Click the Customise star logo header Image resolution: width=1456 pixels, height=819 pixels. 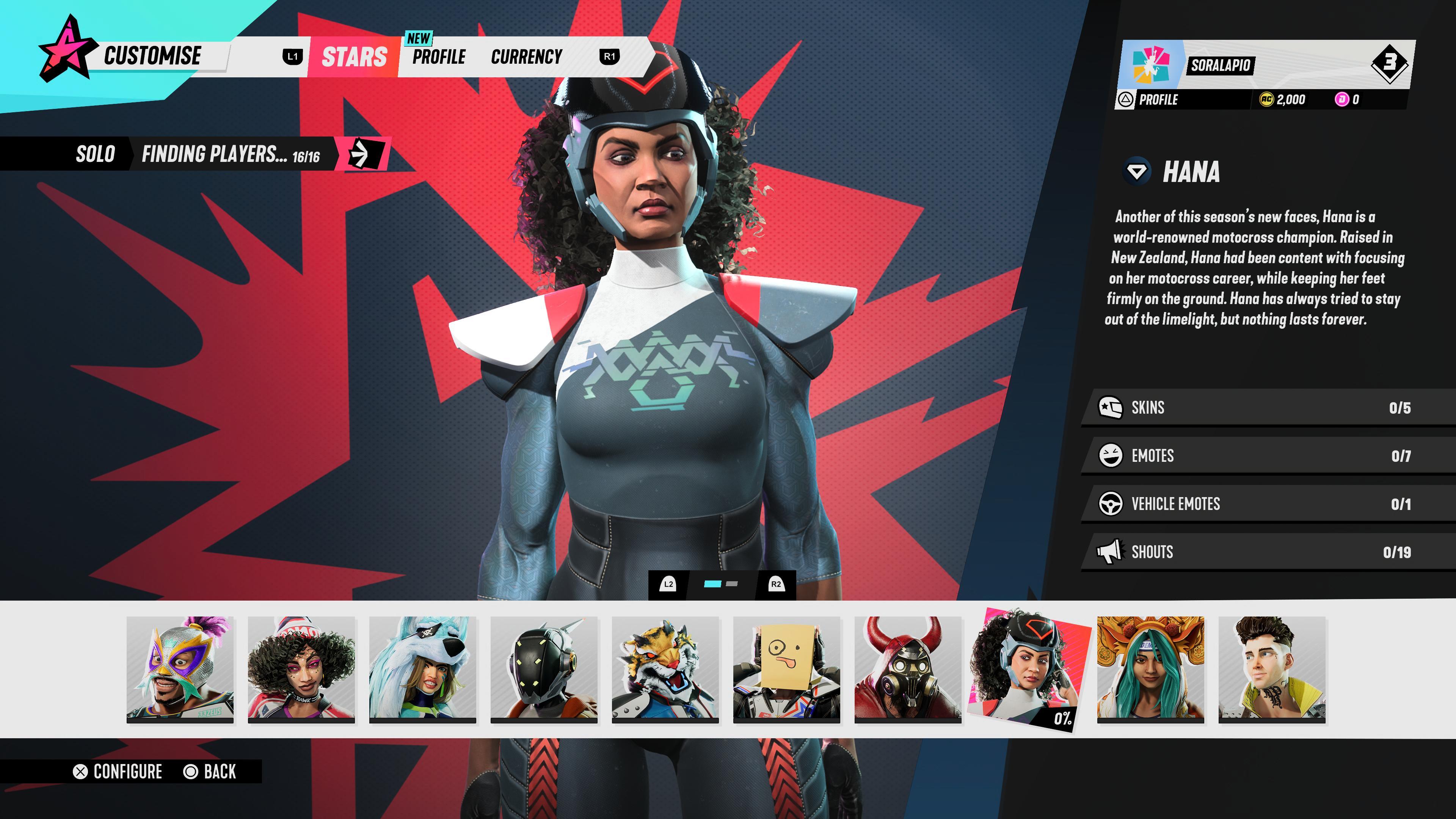65,51
